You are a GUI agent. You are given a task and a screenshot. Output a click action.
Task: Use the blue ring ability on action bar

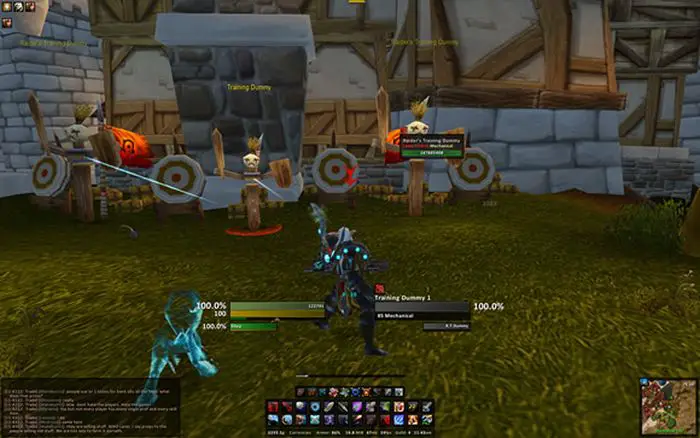coord(316,407)
